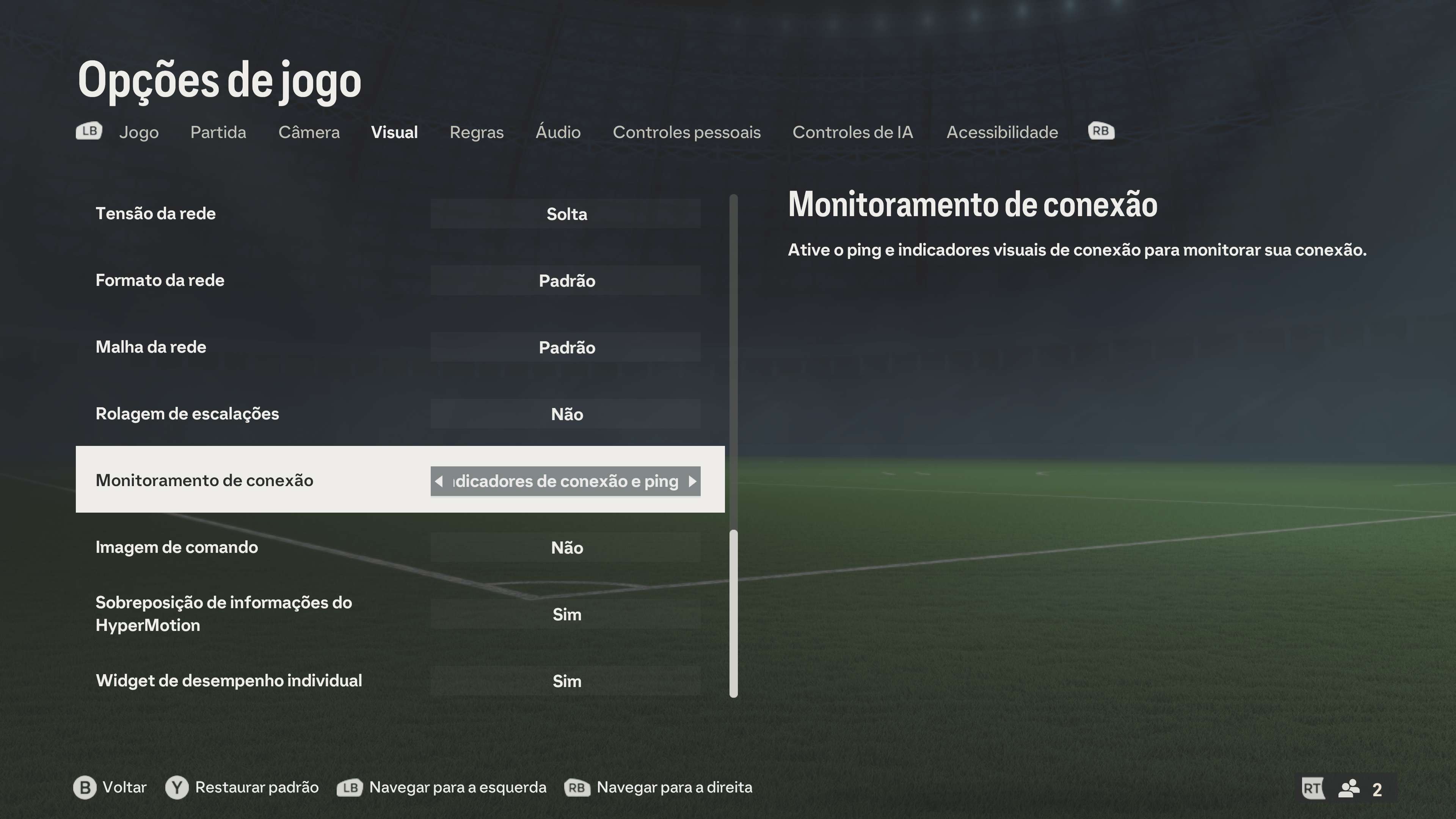Click Voltar to go back

pos(124,787)
